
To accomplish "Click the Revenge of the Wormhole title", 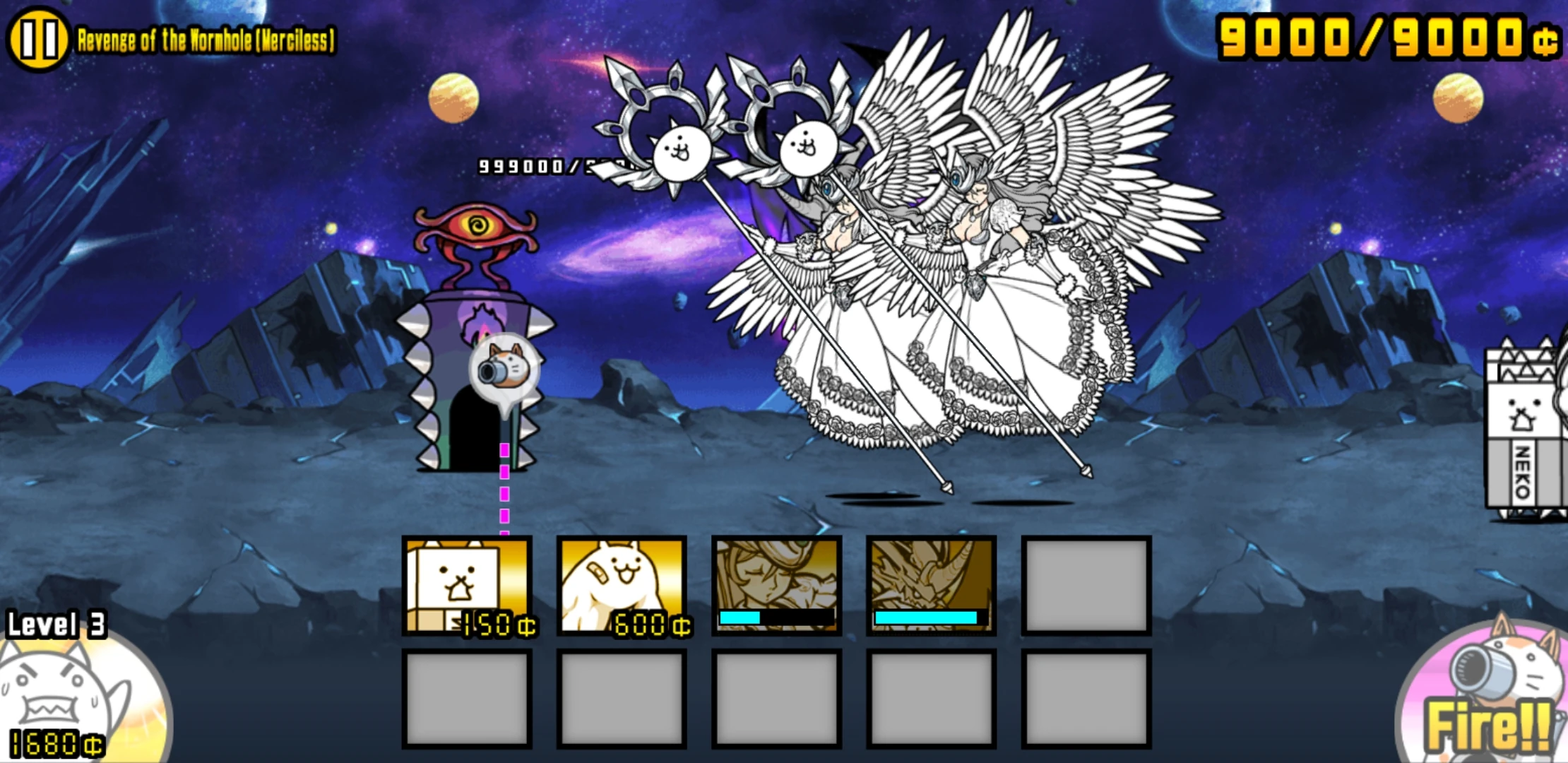I will pos(205,39).
